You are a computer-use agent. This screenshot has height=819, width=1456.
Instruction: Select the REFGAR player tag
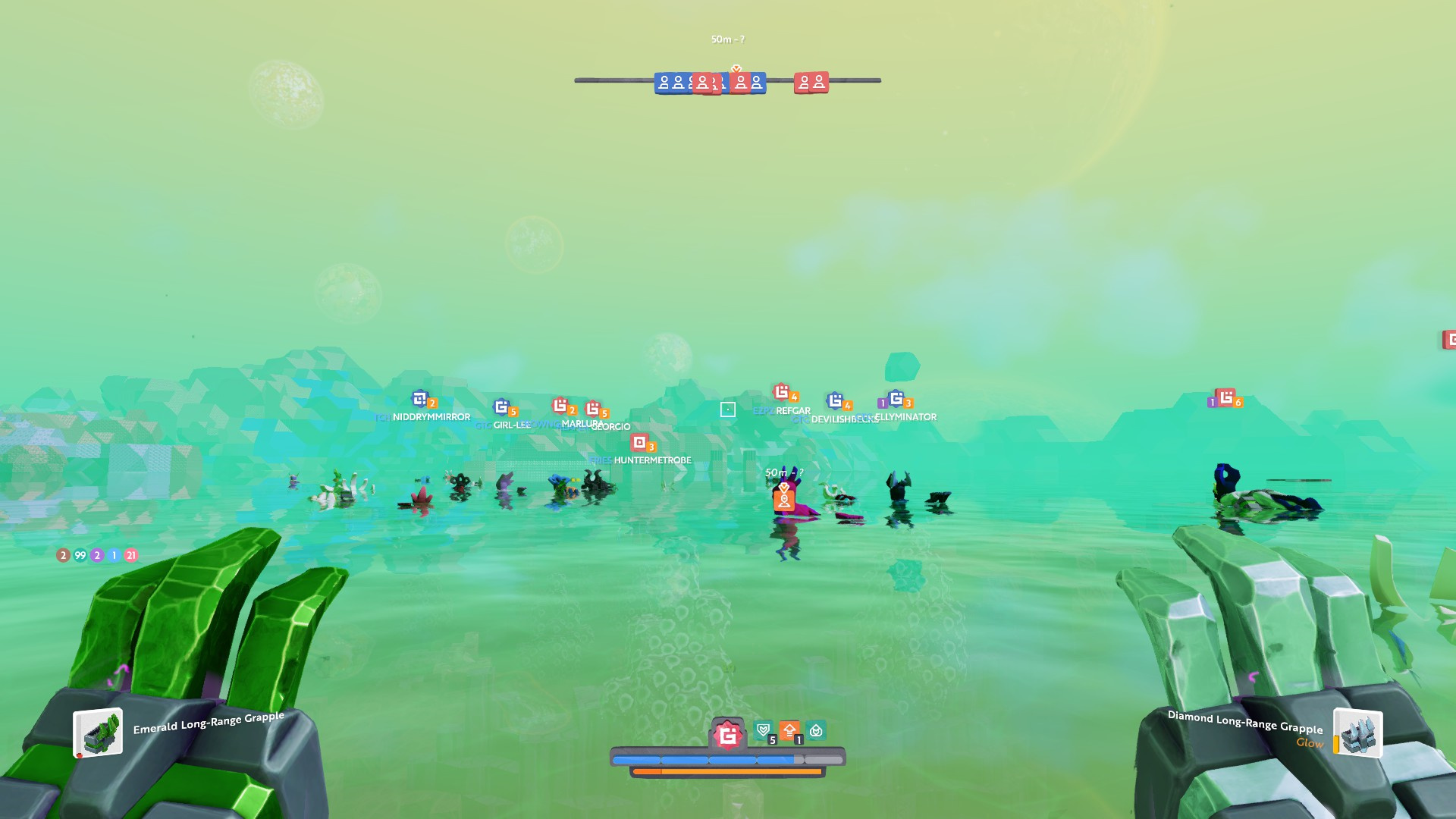point(792,410)
